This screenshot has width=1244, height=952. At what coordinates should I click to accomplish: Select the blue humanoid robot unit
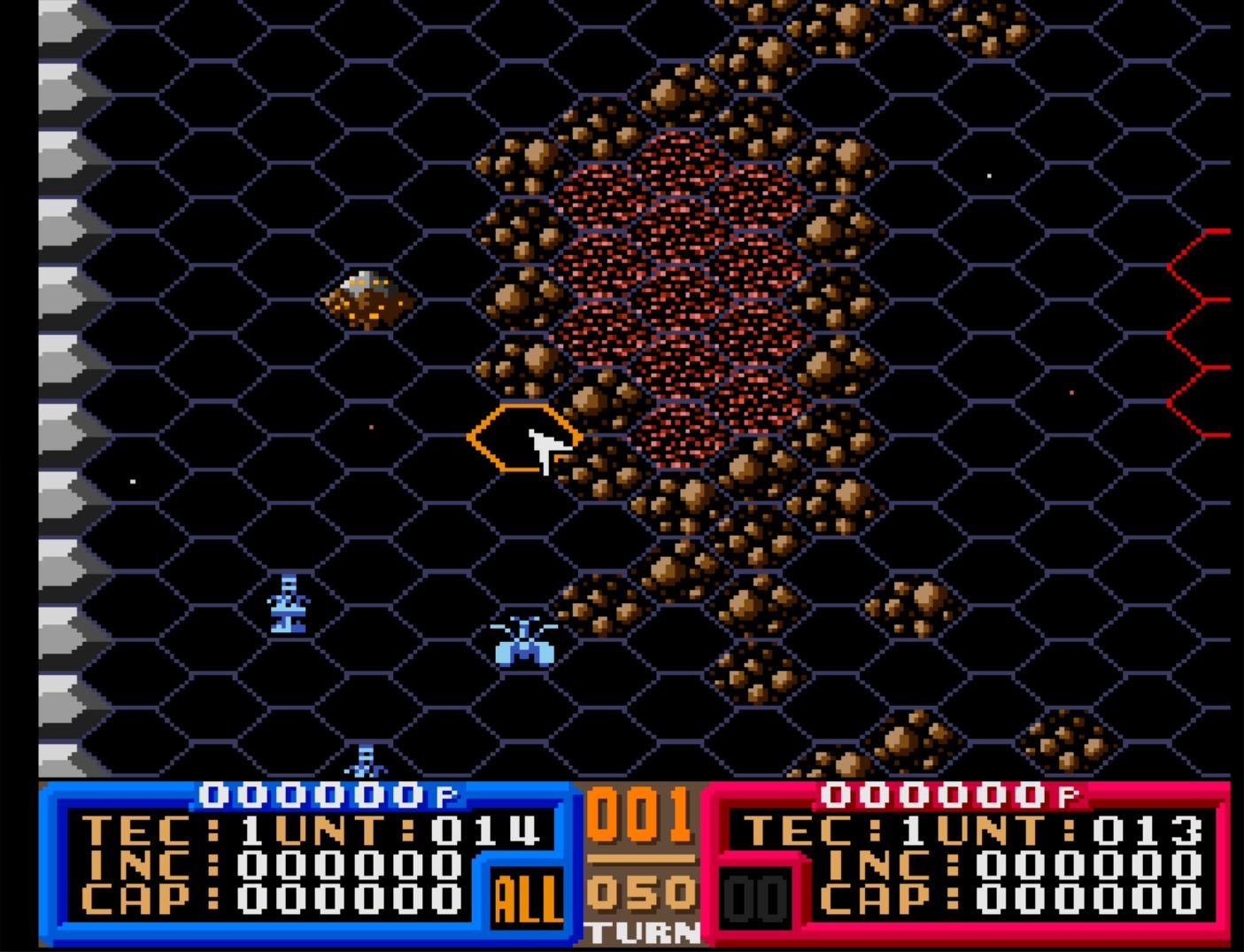[289, 604]
